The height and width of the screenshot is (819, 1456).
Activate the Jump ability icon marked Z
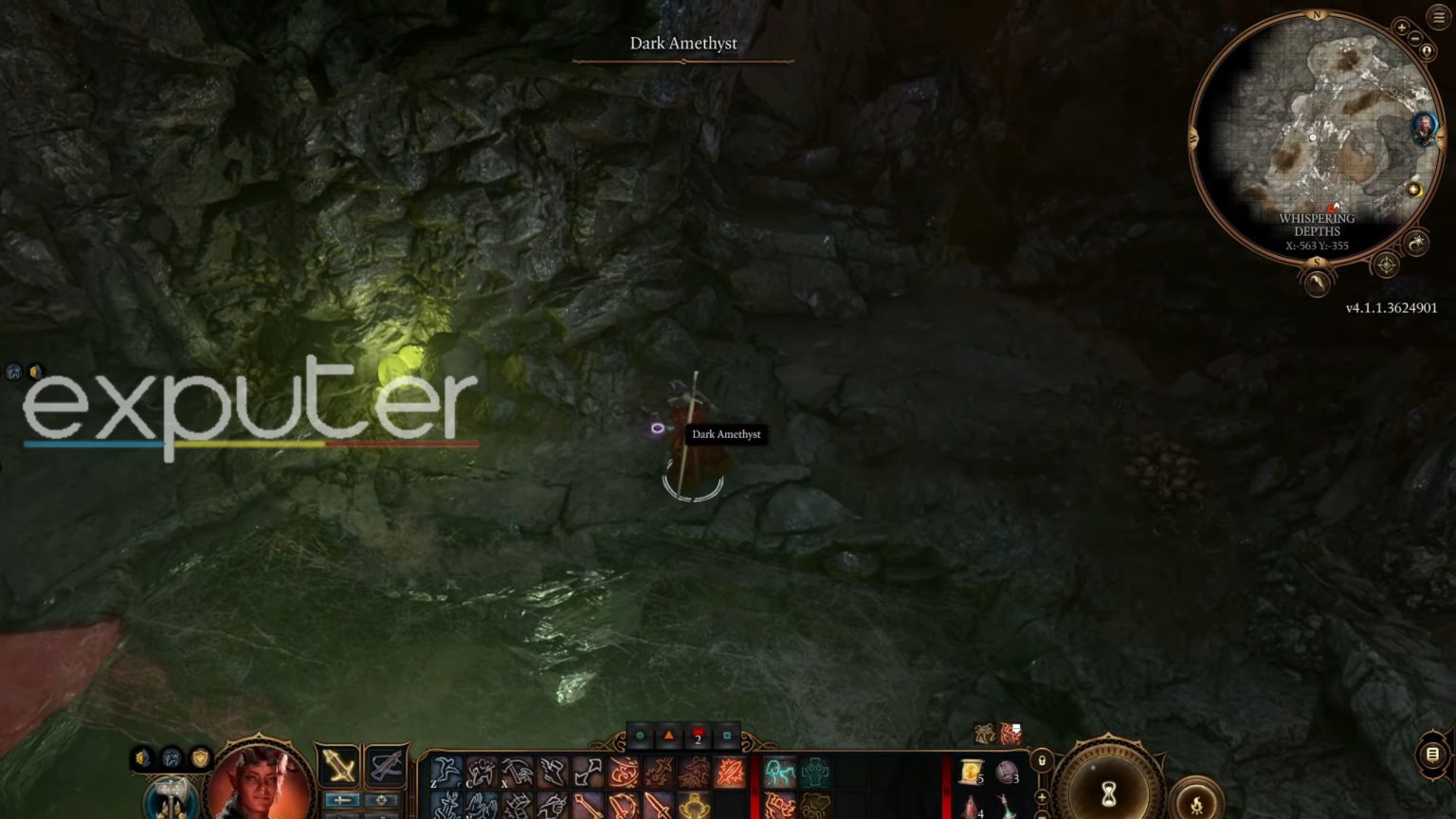446,772
